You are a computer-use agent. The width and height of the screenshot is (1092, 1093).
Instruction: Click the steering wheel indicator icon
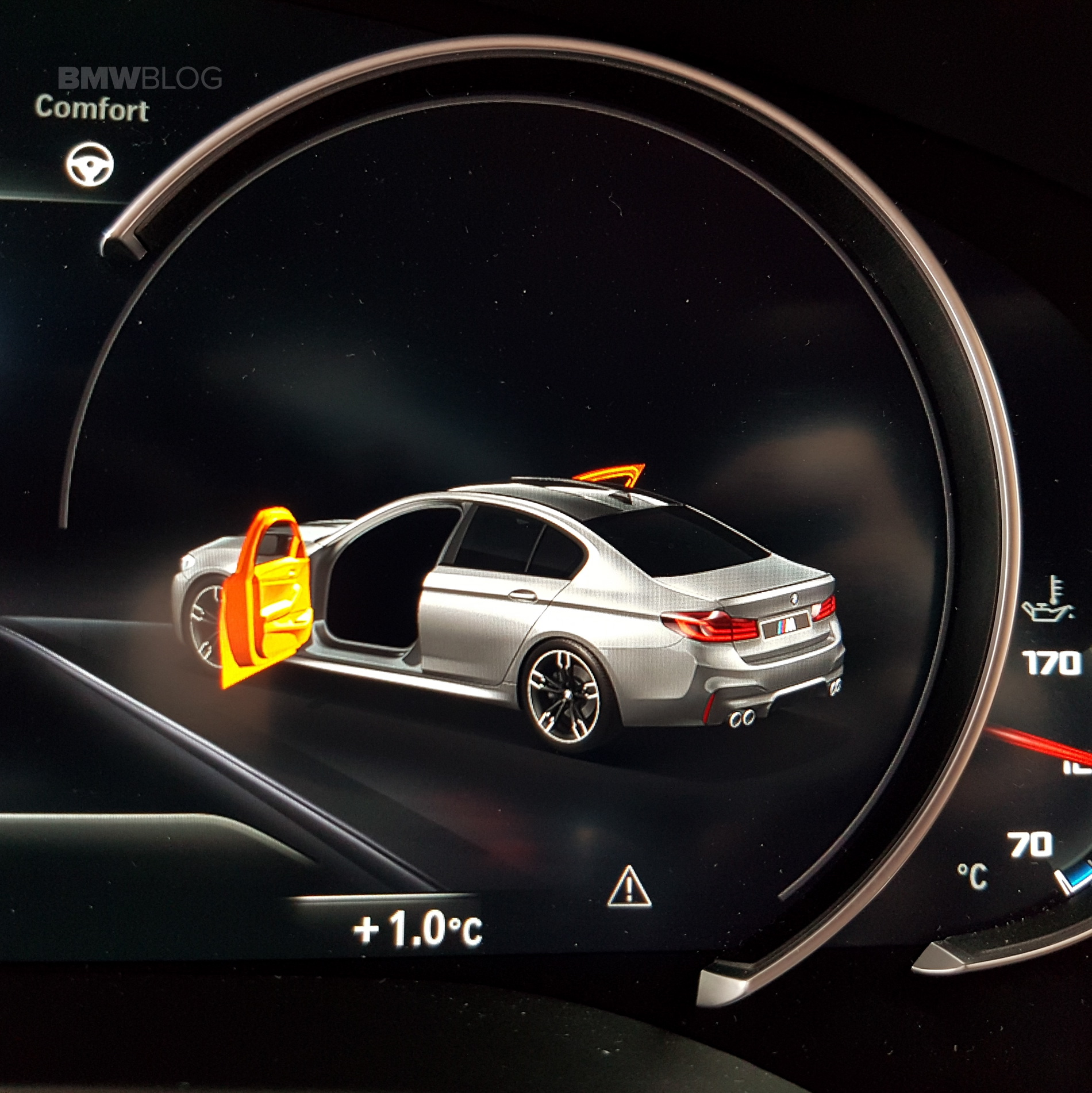[x=90, y=165]
